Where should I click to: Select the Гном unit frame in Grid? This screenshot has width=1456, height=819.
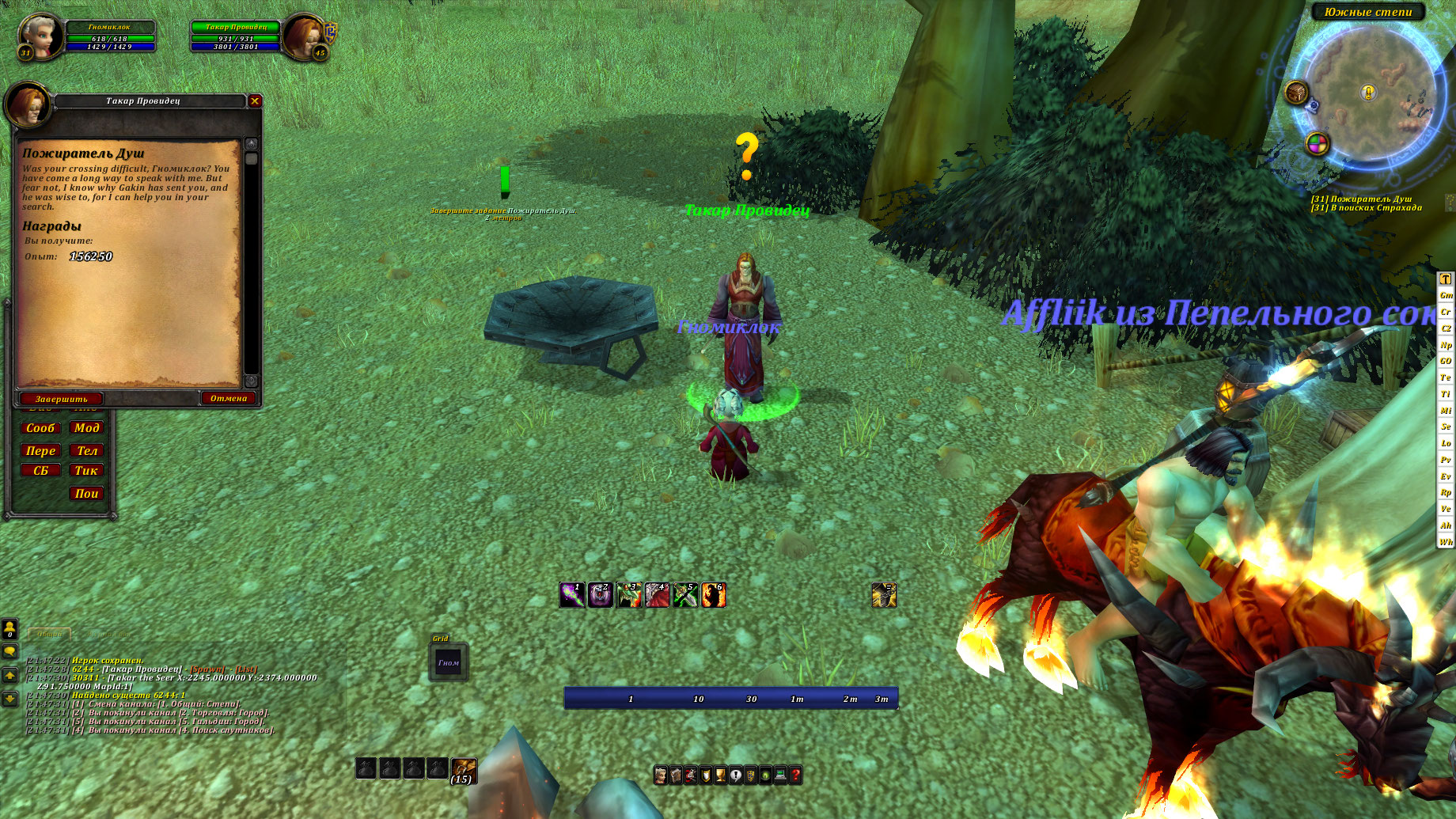[x=449, y=663]
